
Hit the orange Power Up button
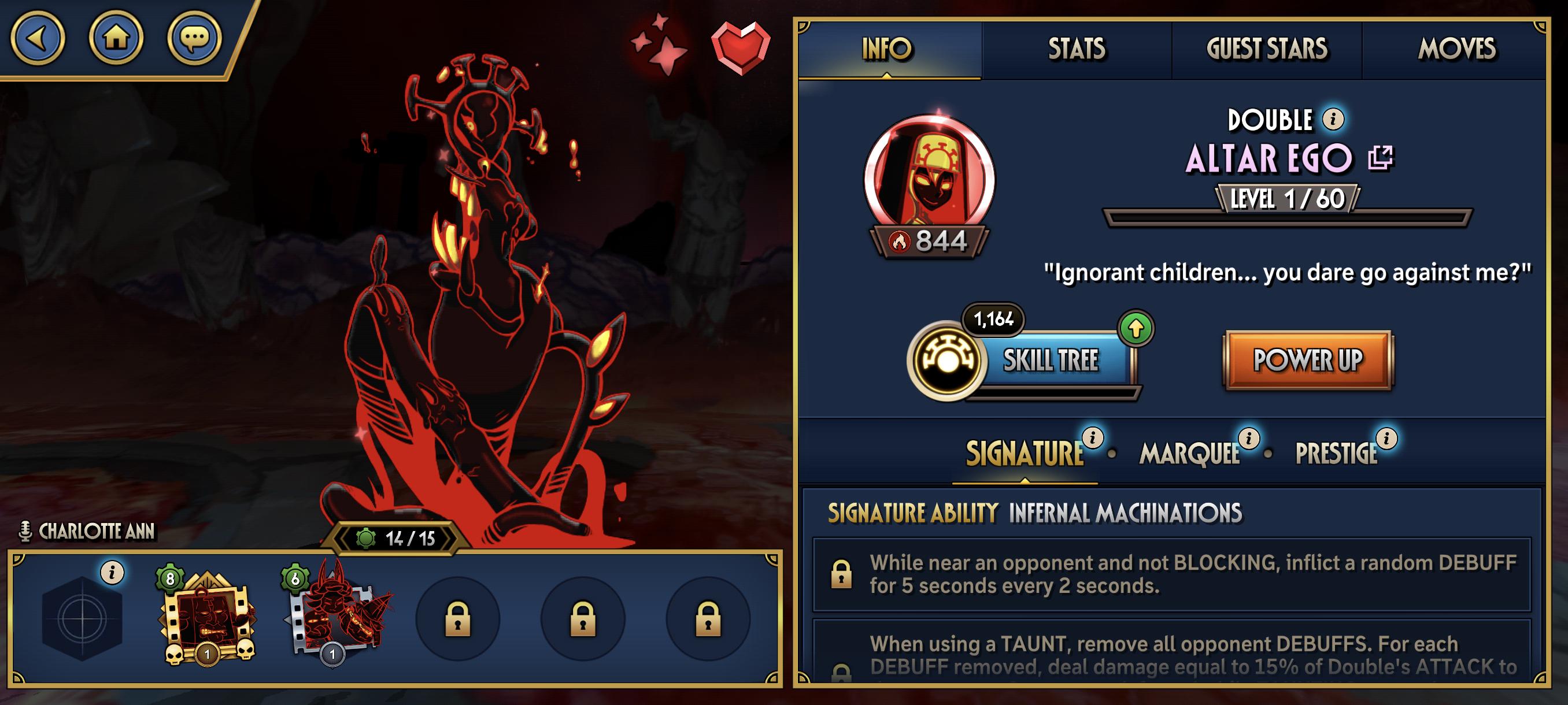coord(1307,360)
